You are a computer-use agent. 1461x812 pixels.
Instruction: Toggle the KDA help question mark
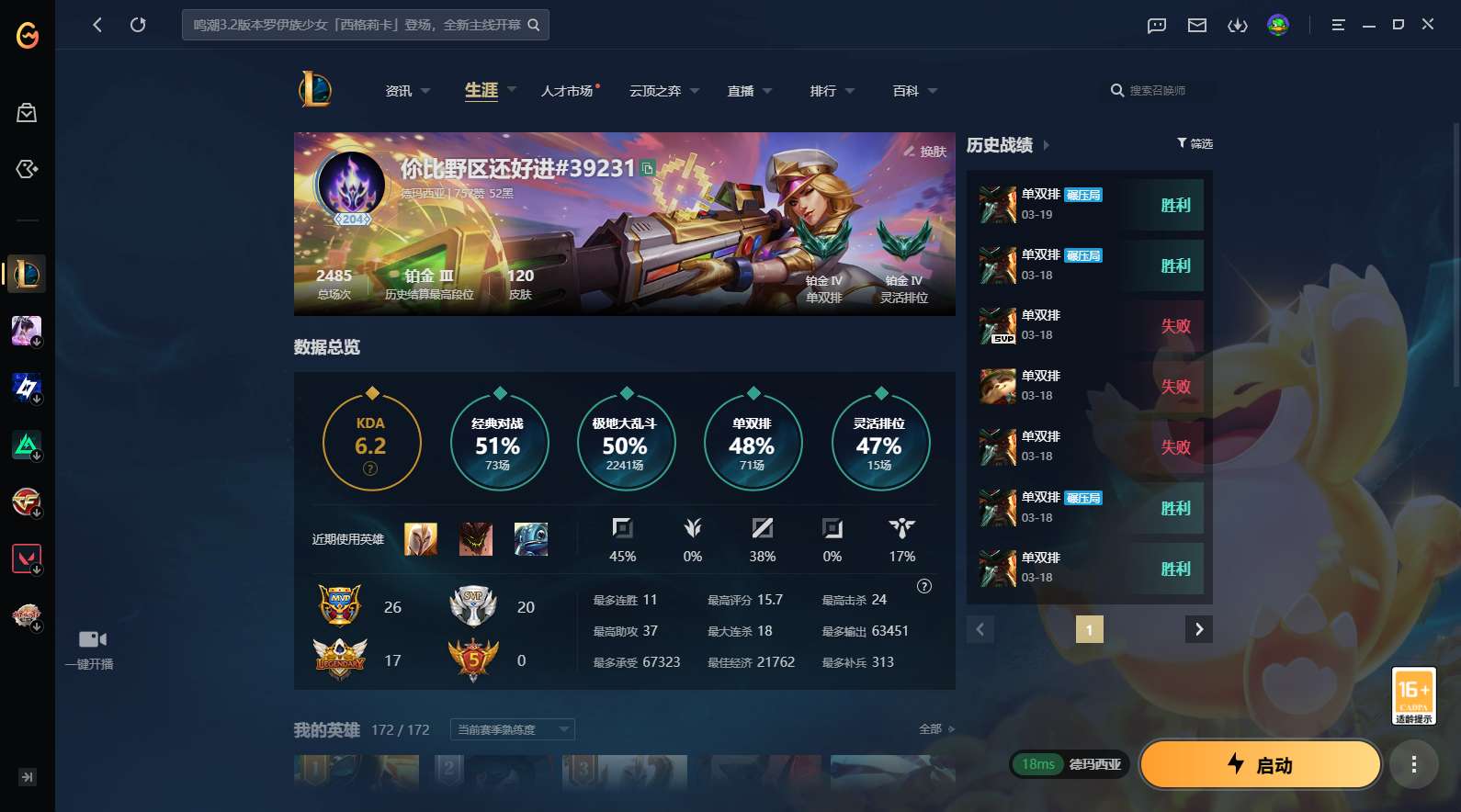pos(370,468)
